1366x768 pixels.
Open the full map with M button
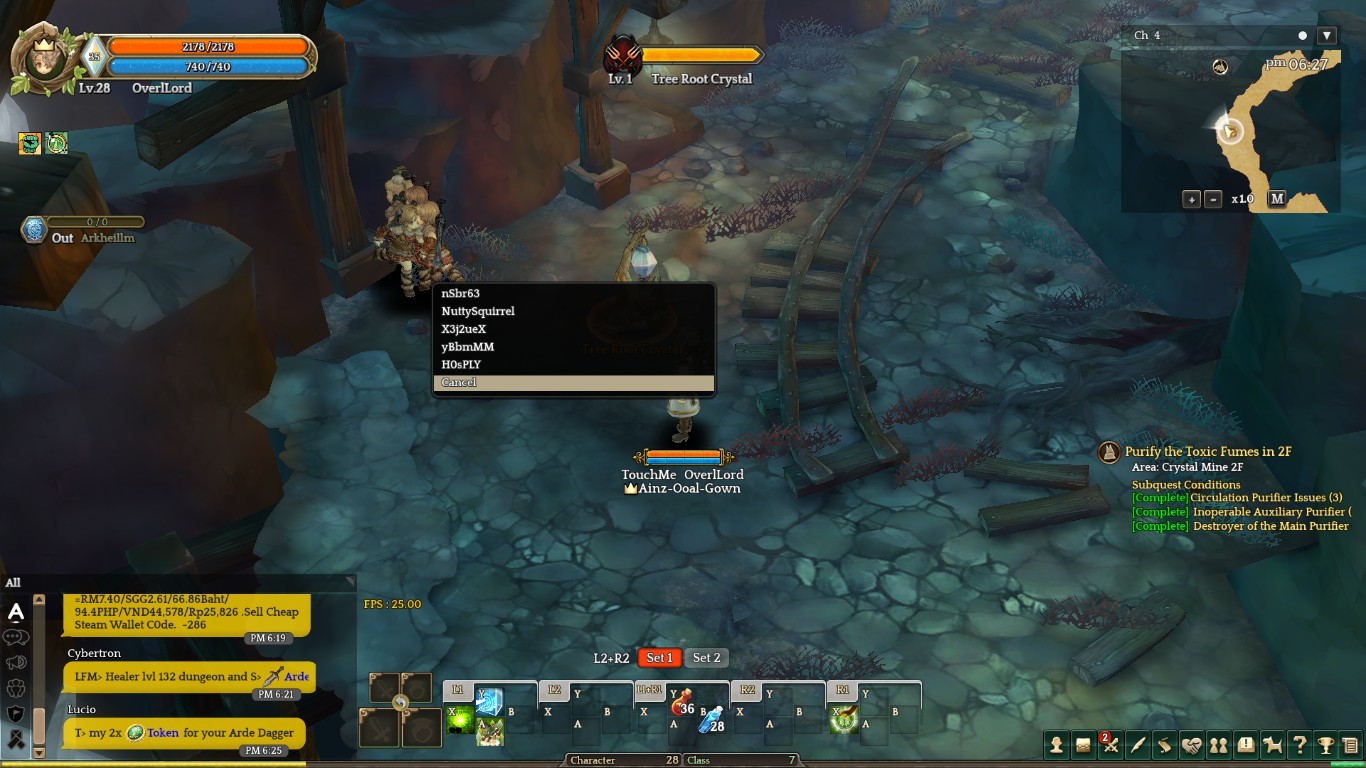[x=1277, y=199]
